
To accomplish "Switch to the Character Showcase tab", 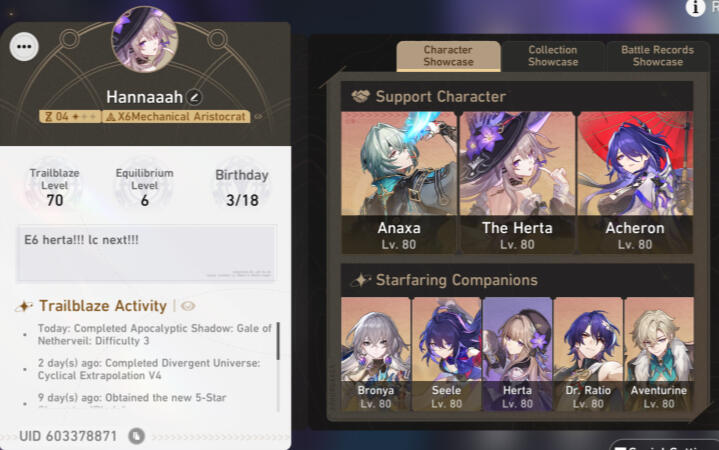I will (x=448, y=56).
